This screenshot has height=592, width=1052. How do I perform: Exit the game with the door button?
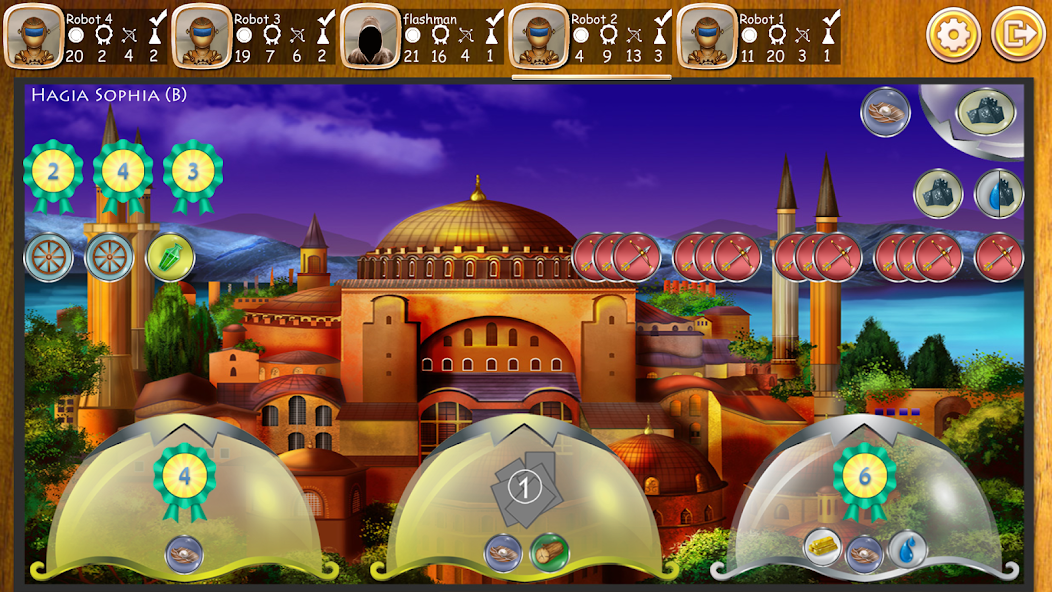point(1017,35)
